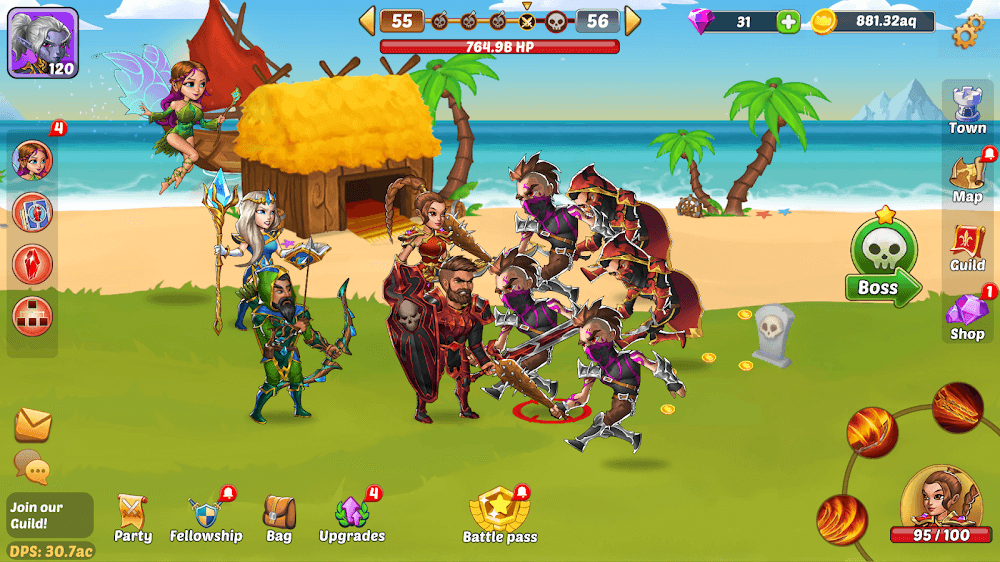
Task: Open the Party menu
Action: pyautogui.click(x=133, y=519)
